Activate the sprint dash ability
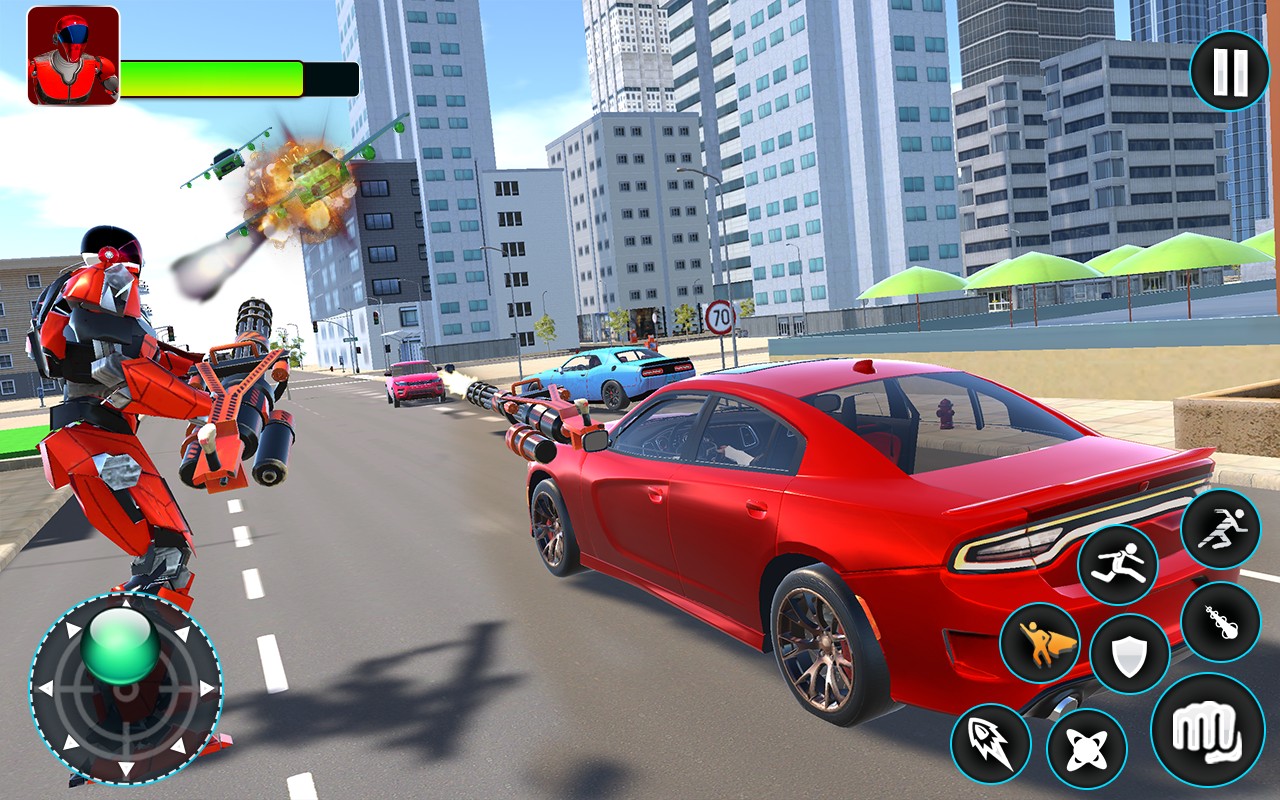The image size is (1280, 800). tap(1220, 529)
